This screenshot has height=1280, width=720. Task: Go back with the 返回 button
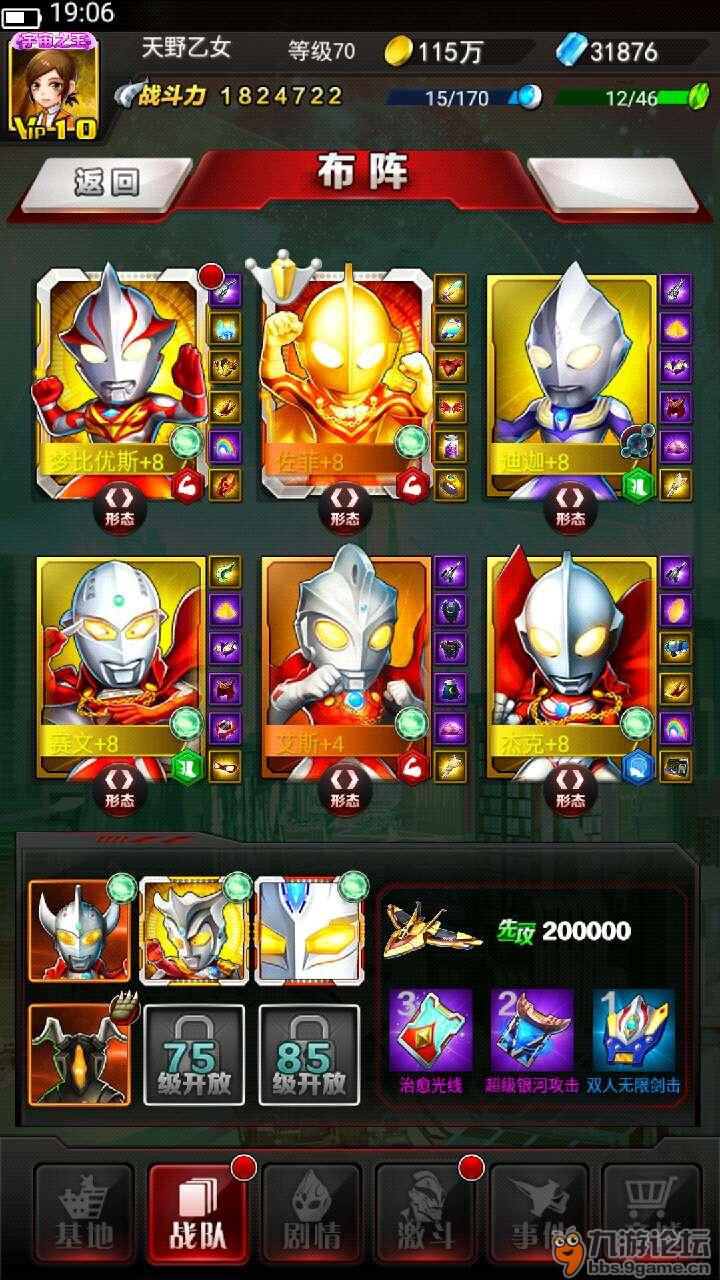[x=105, y=182]
